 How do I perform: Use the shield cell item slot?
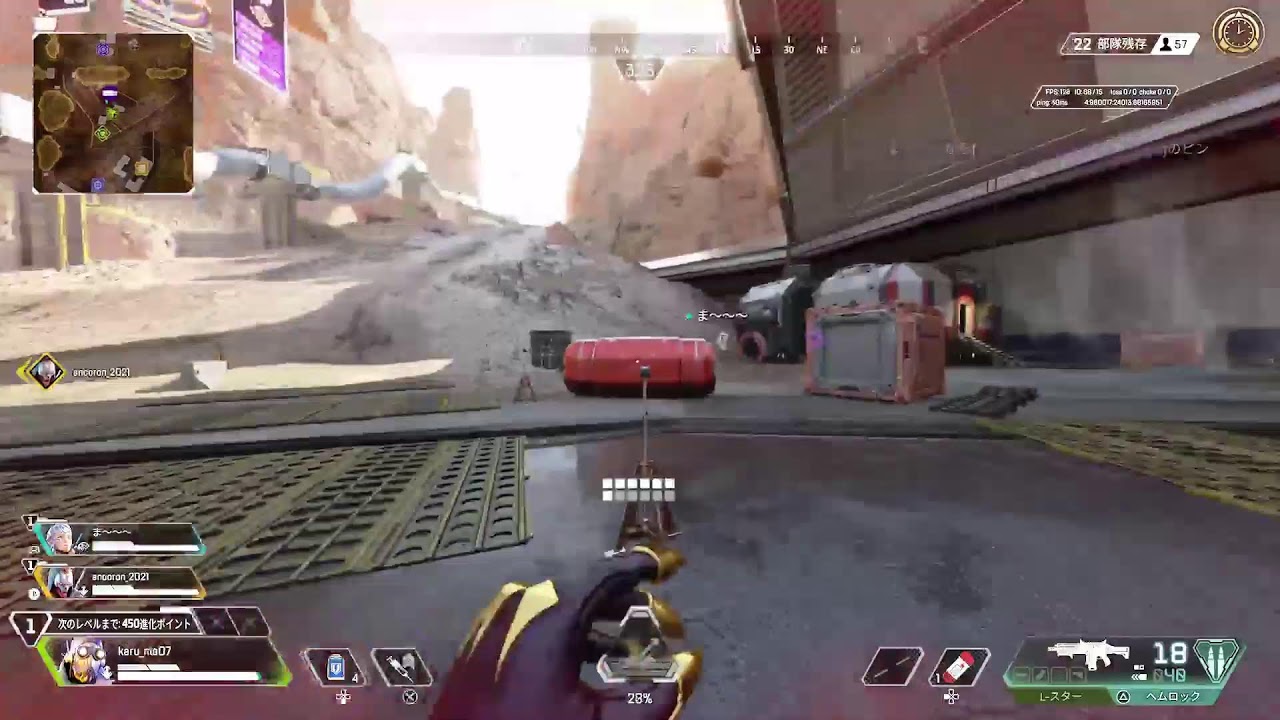point(335,667)
